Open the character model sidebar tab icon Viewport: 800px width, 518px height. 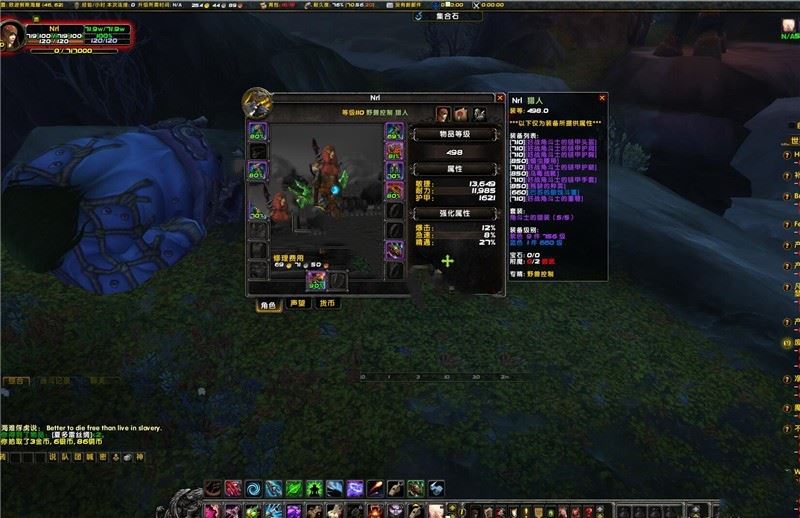tap(444, 113)
